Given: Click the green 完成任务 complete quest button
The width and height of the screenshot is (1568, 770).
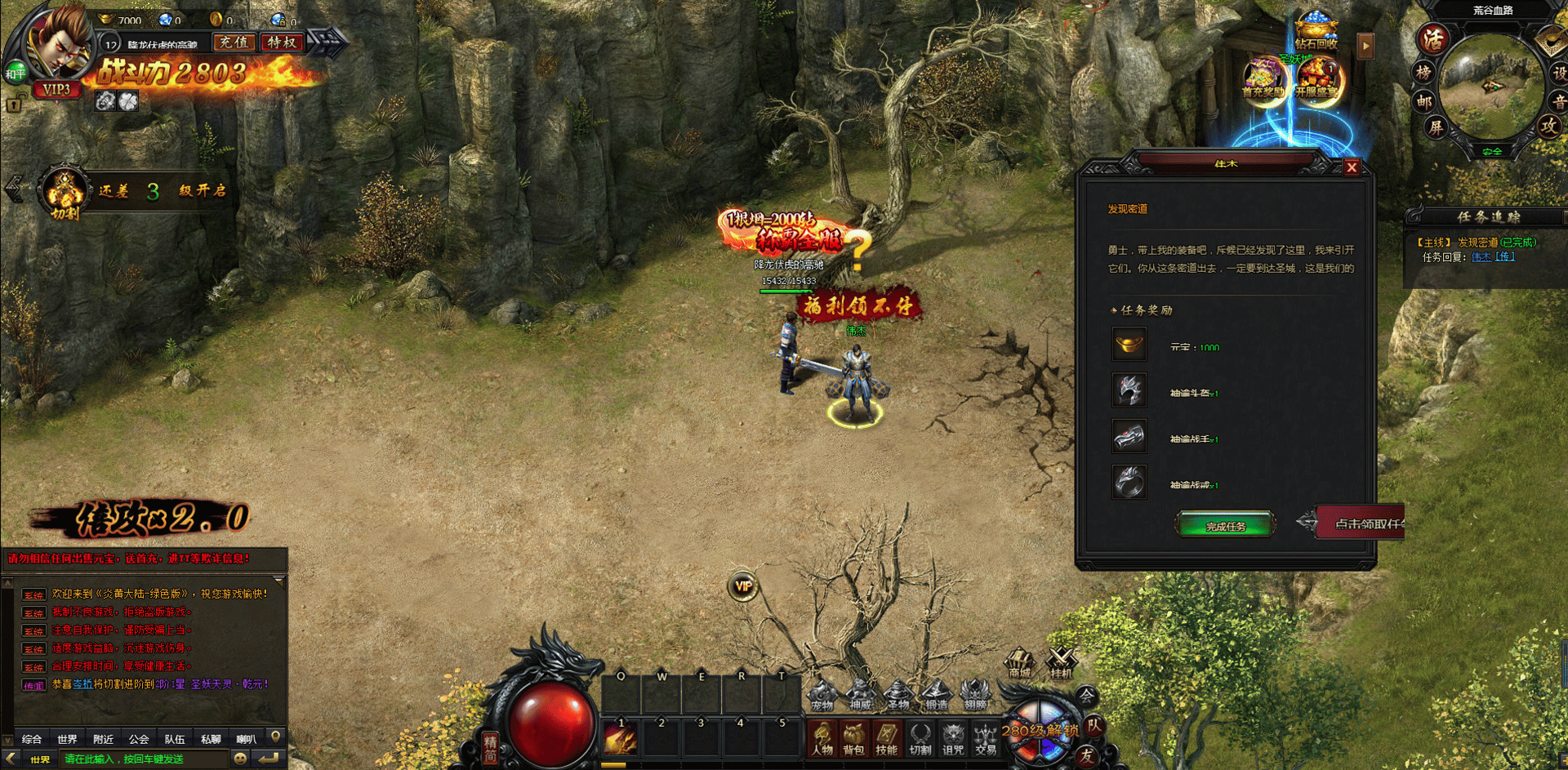Looking at the screenshot, I should [x=1225, y=525].
